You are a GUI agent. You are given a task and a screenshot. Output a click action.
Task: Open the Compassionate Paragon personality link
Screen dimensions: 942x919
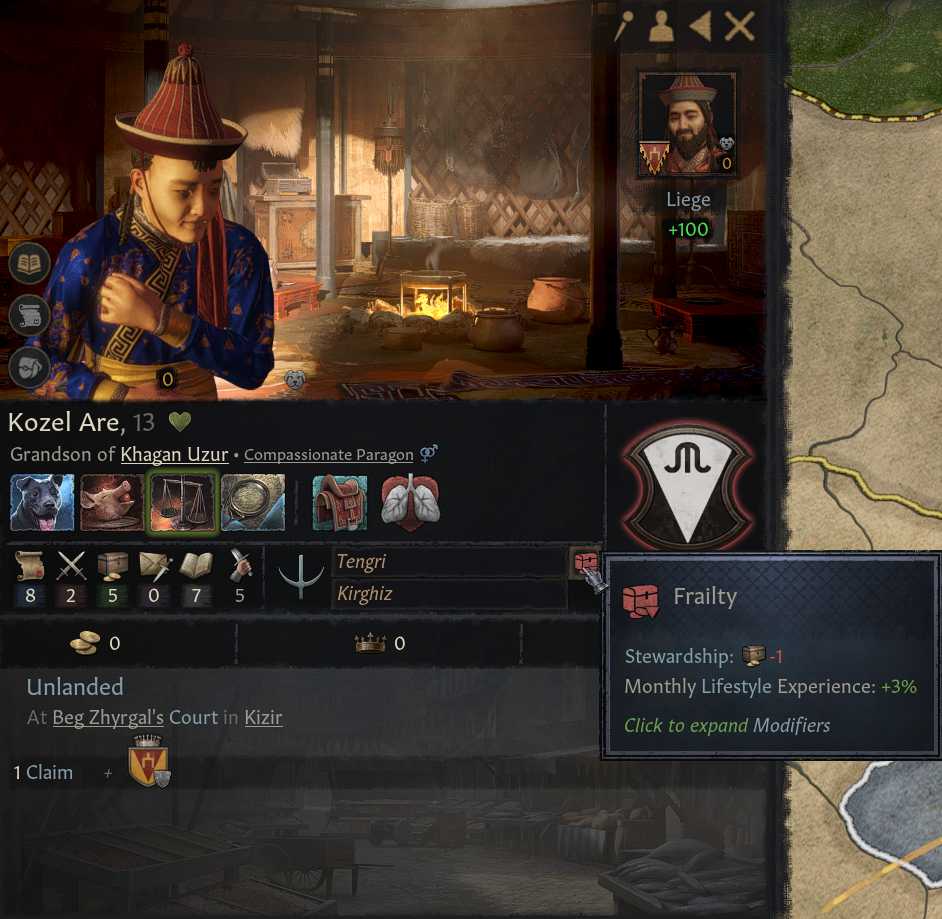(328, 455)
